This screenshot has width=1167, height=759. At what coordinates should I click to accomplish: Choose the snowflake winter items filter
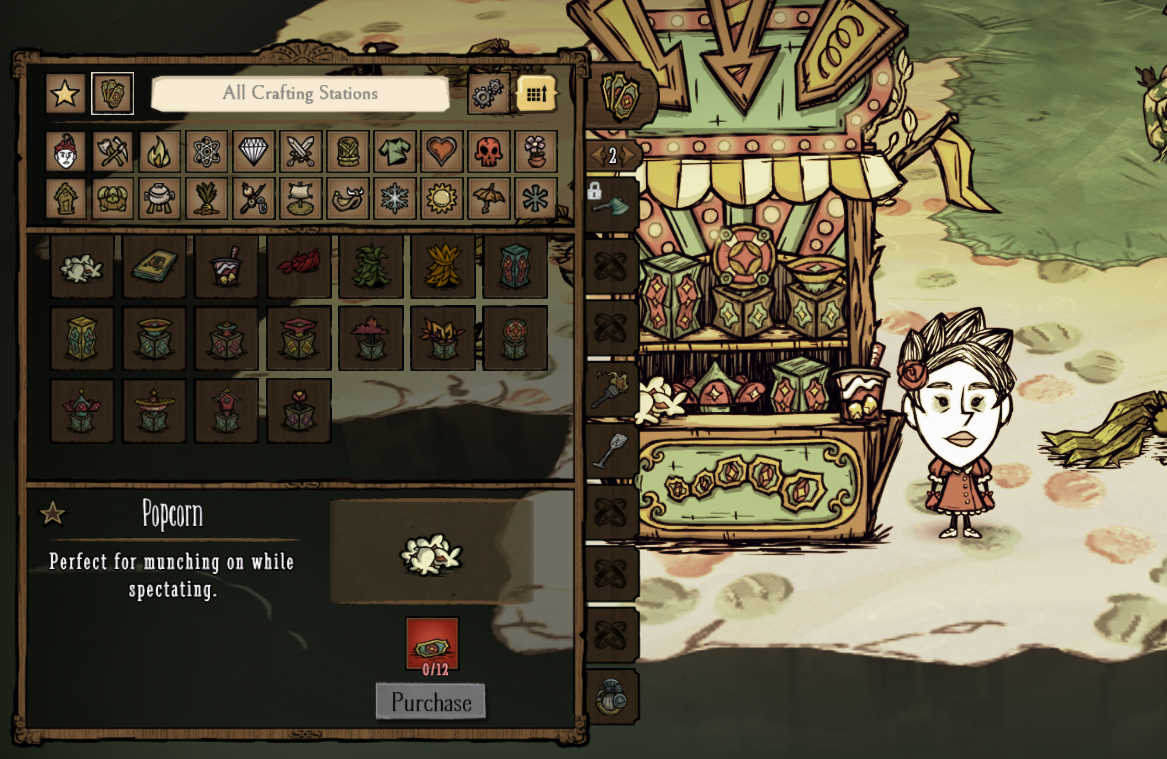click(394, 198)
